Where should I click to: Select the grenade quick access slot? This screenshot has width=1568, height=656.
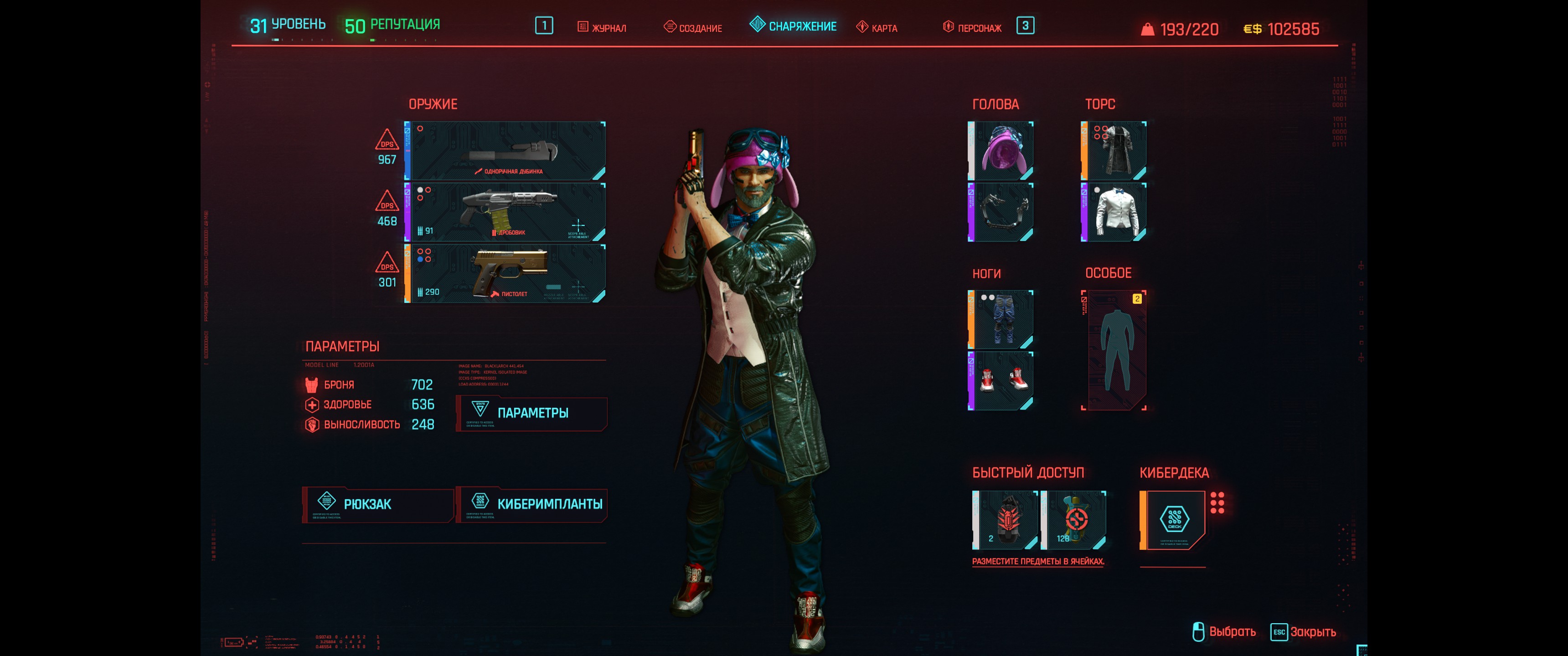point(1006,520)
